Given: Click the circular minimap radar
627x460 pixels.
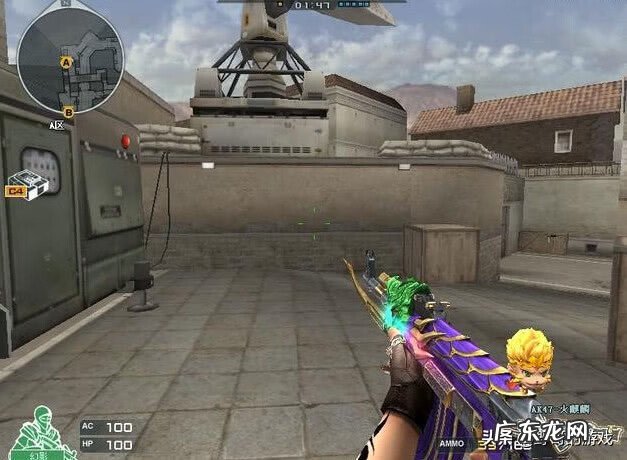Looking at the screenshot, I should click(70, 55).
